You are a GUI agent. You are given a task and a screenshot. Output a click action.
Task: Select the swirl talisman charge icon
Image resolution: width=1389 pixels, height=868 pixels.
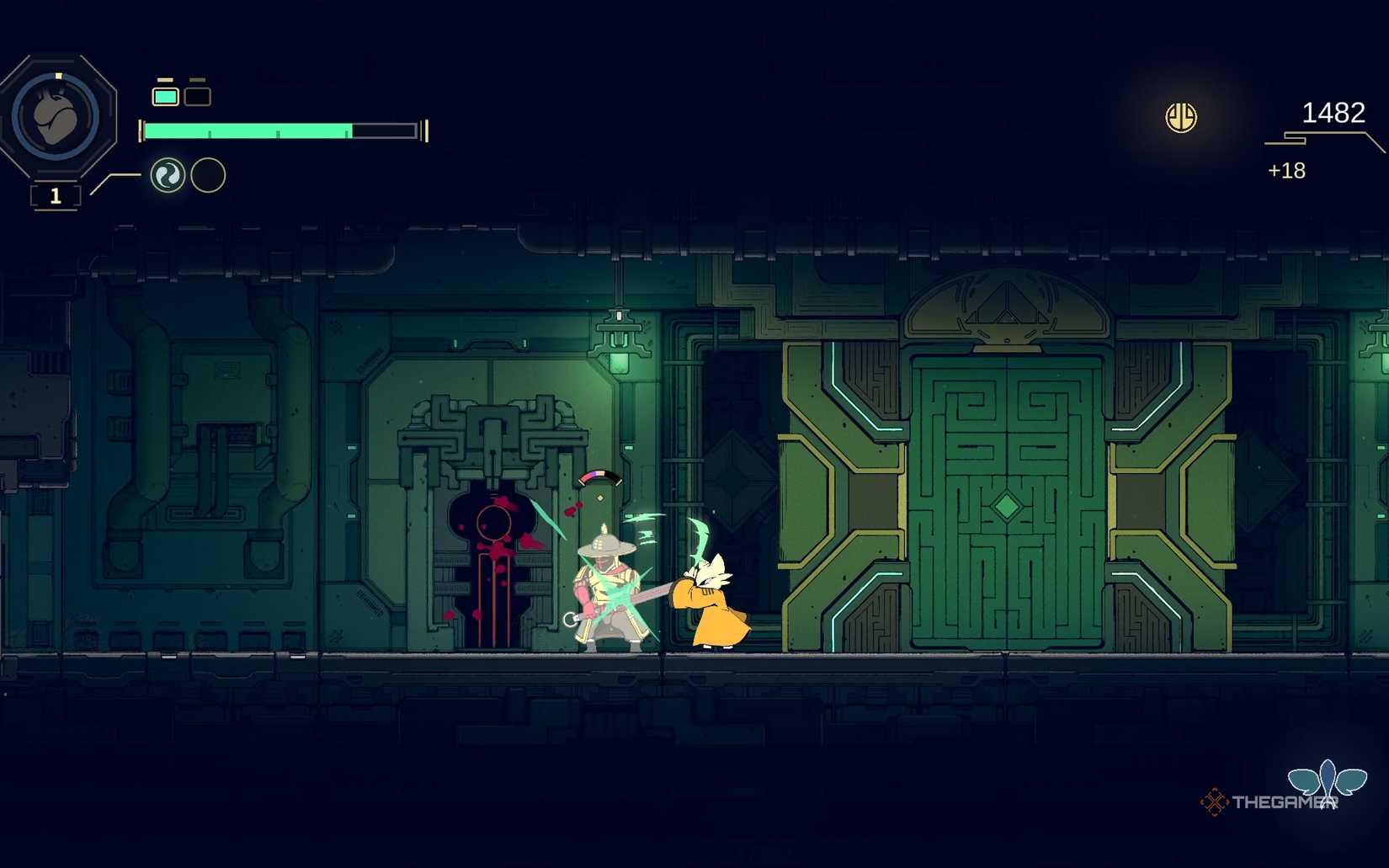[168, 175]
